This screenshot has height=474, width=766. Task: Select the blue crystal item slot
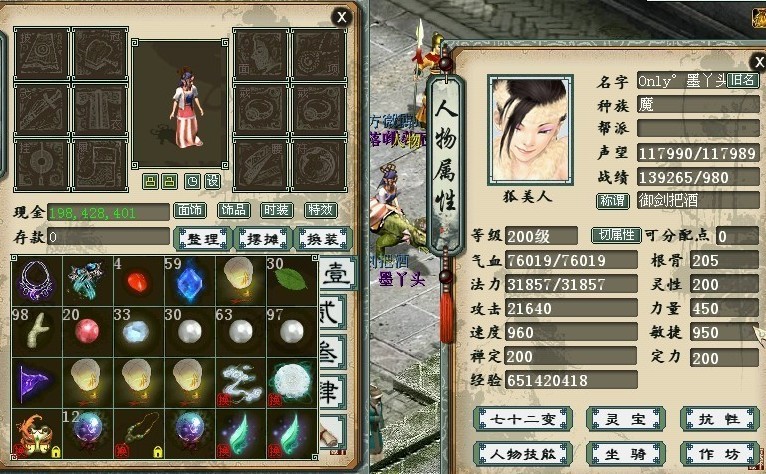pyautogui.click(x=189, y=280)
